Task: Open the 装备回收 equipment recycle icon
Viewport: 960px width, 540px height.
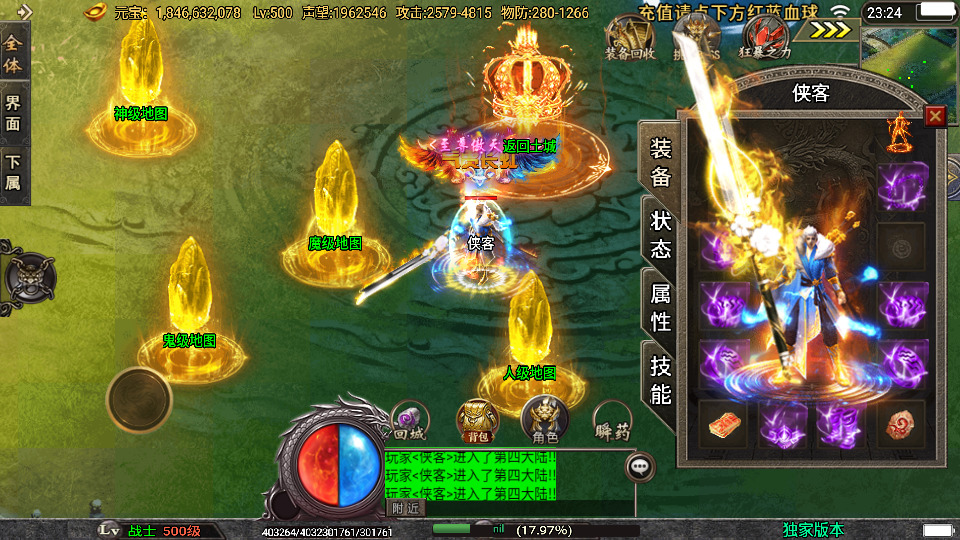Action: tap(629, 40)
